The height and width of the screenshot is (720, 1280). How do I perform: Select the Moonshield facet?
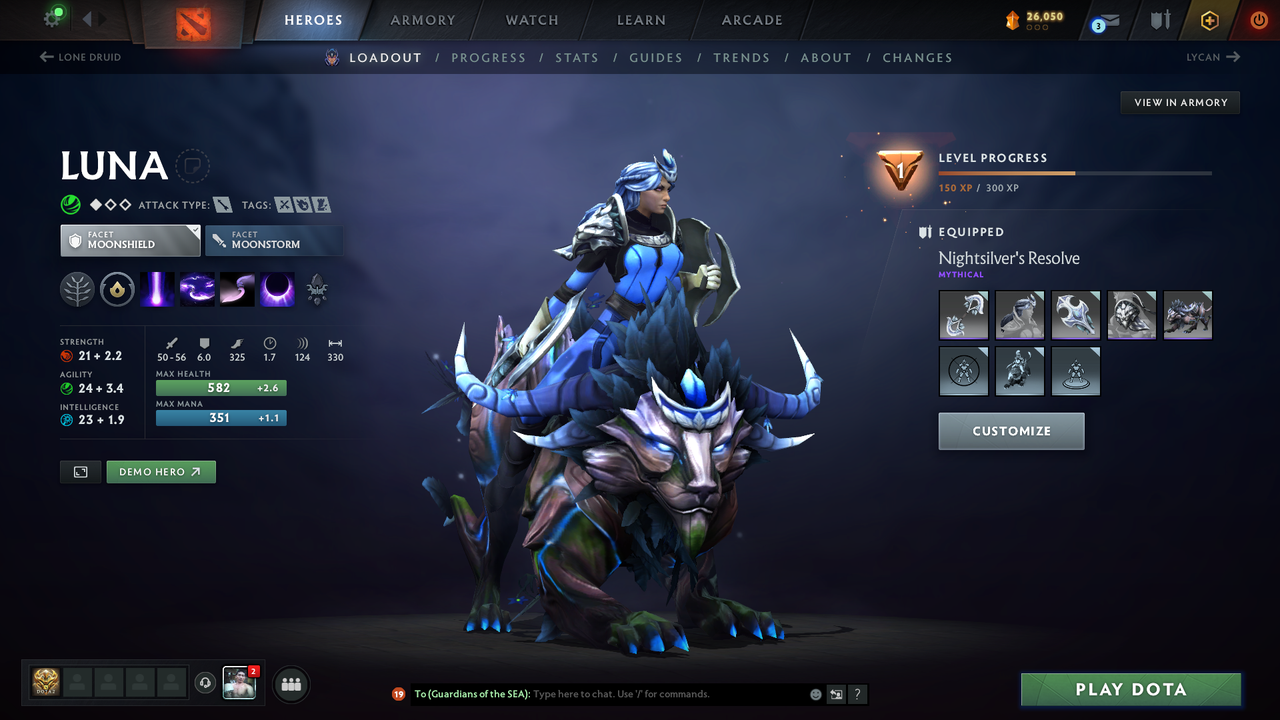pyautogui.click(x=130, y=240)
